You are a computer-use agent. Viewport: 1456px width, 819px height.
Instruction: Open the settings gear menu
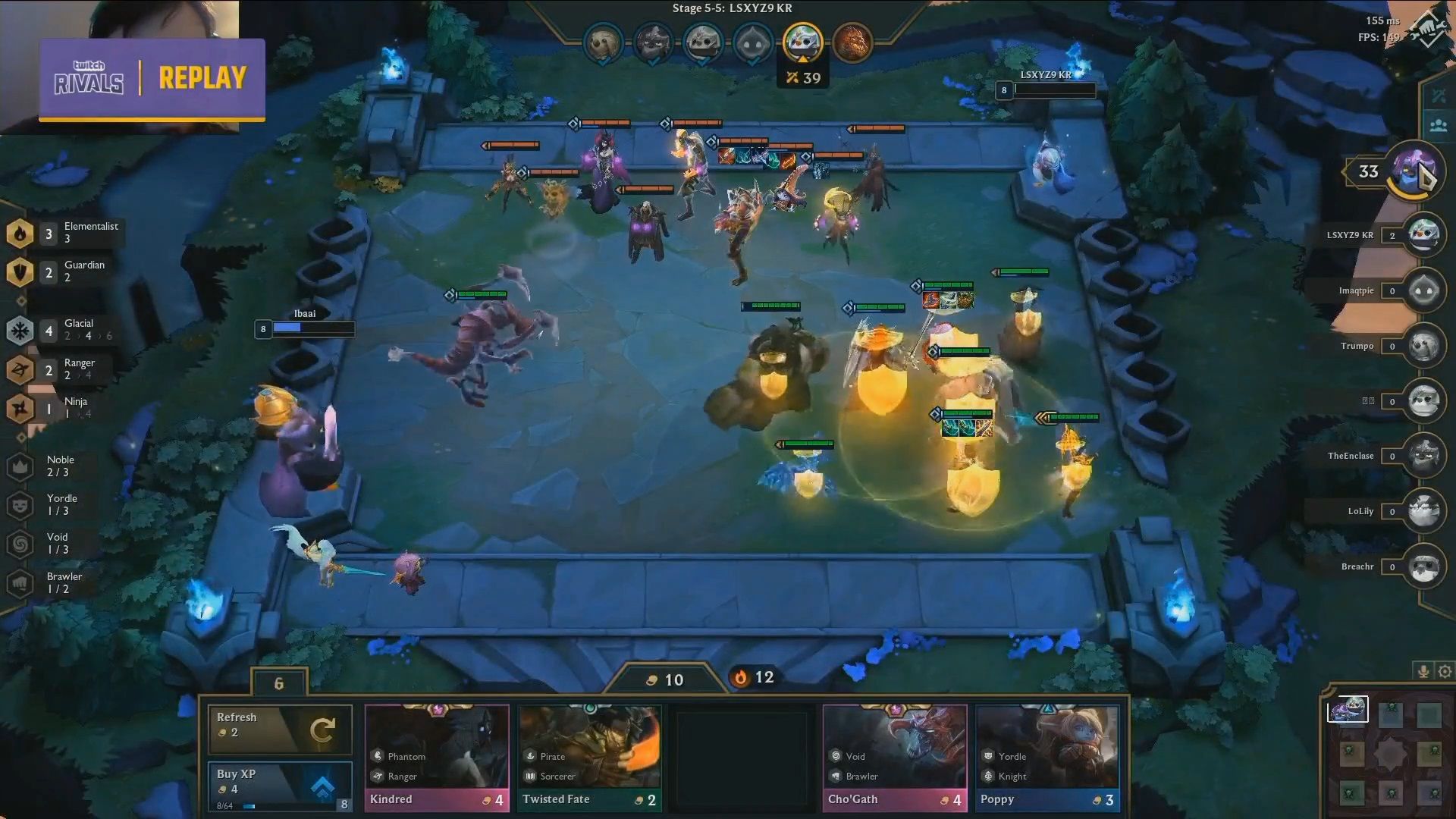click(1445, 671)
